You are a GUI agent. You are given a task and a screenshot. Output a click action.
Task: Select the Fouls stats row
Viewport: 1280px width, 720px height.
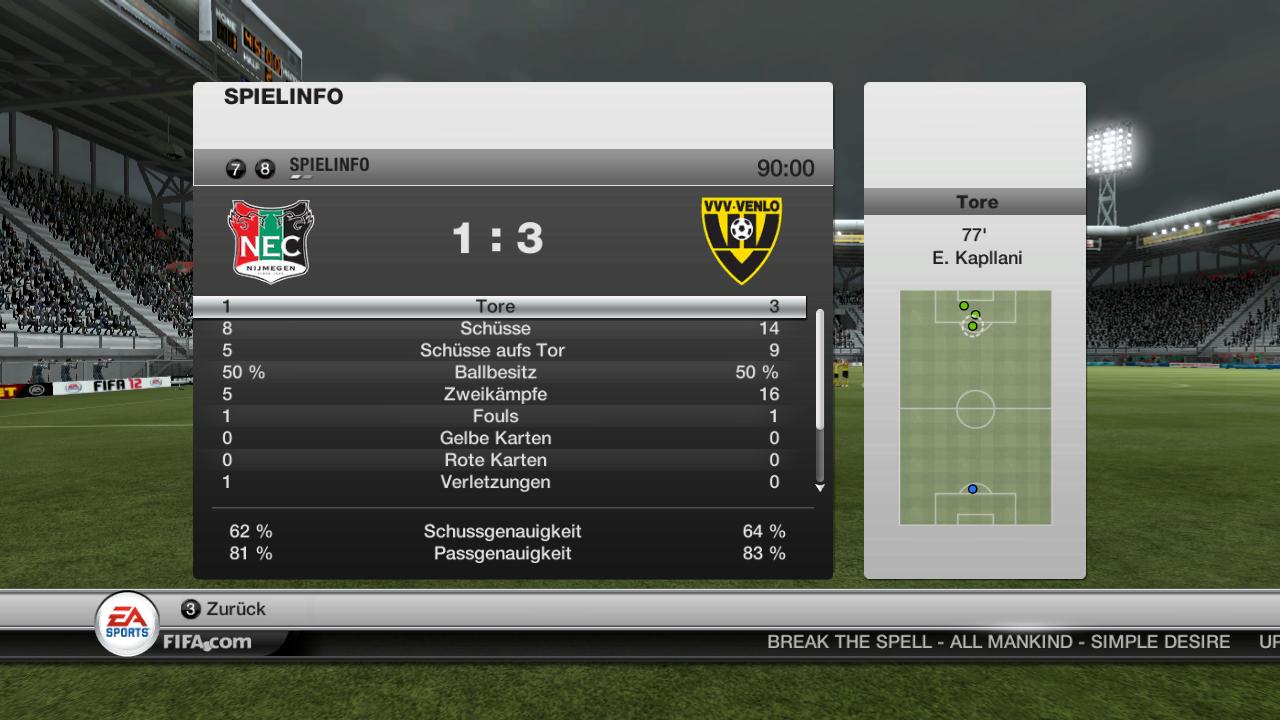click(497, 417)
